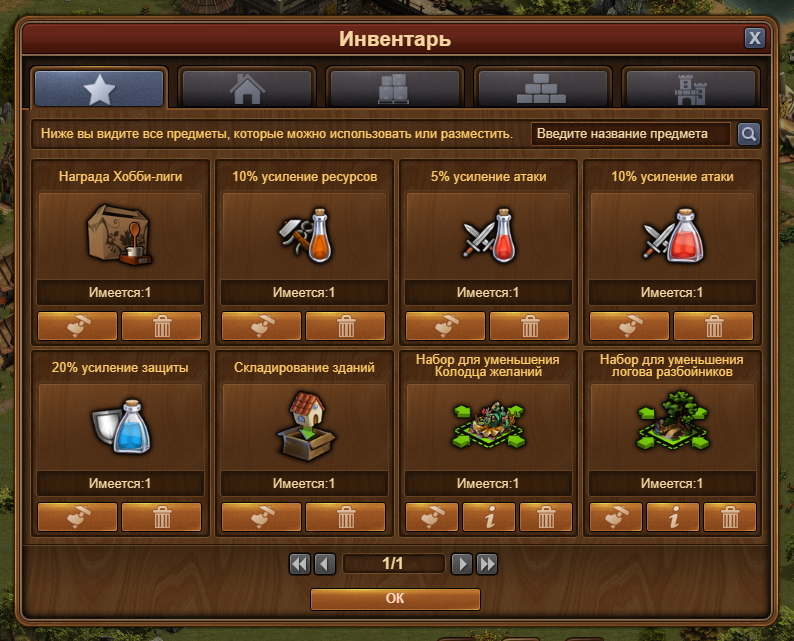Focus the item name search field

[x=631, y=134]
